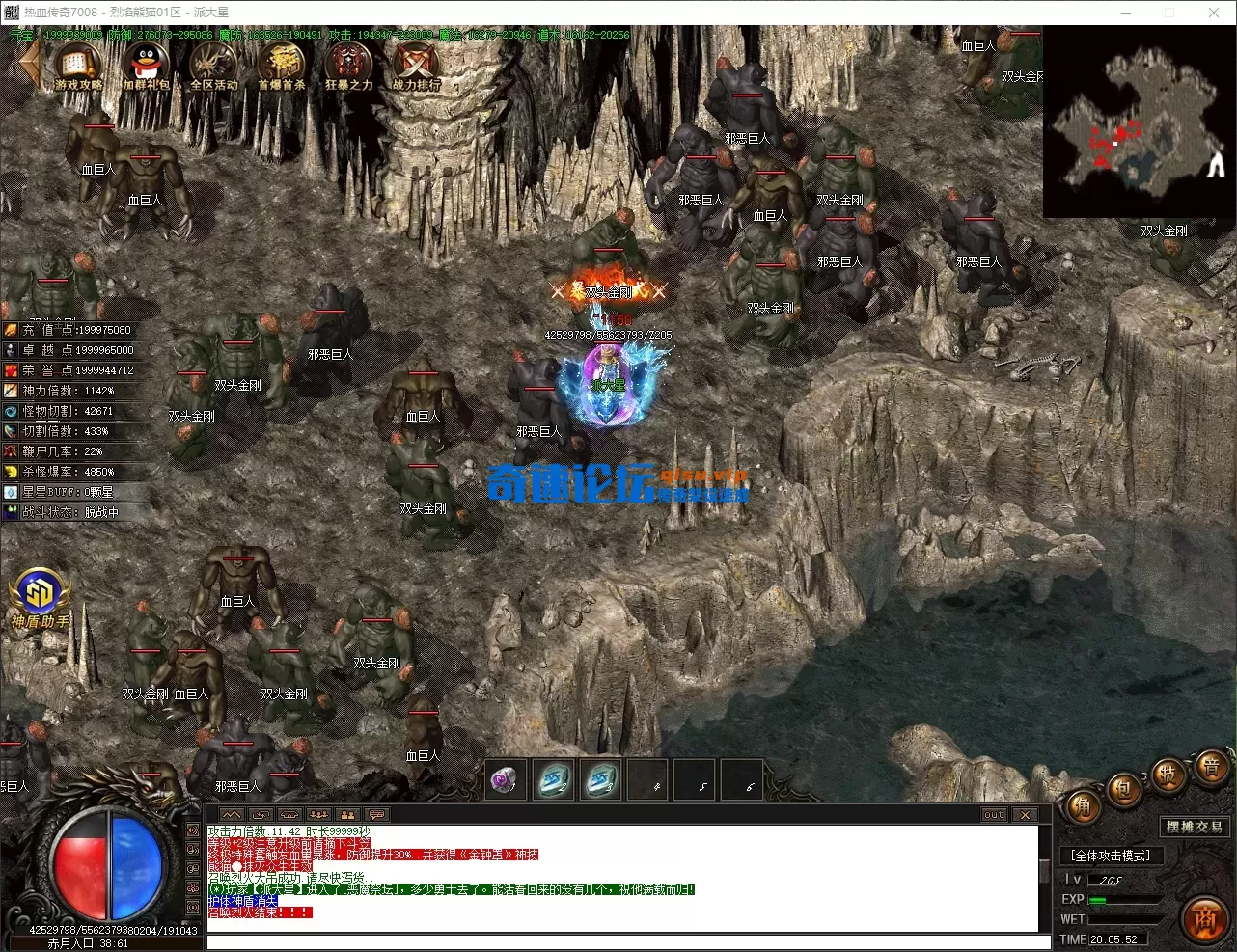The height and width of the screenshot is (952, 1237).
Task: Close the chat panel with its X button
Action: coord(1025,815)
